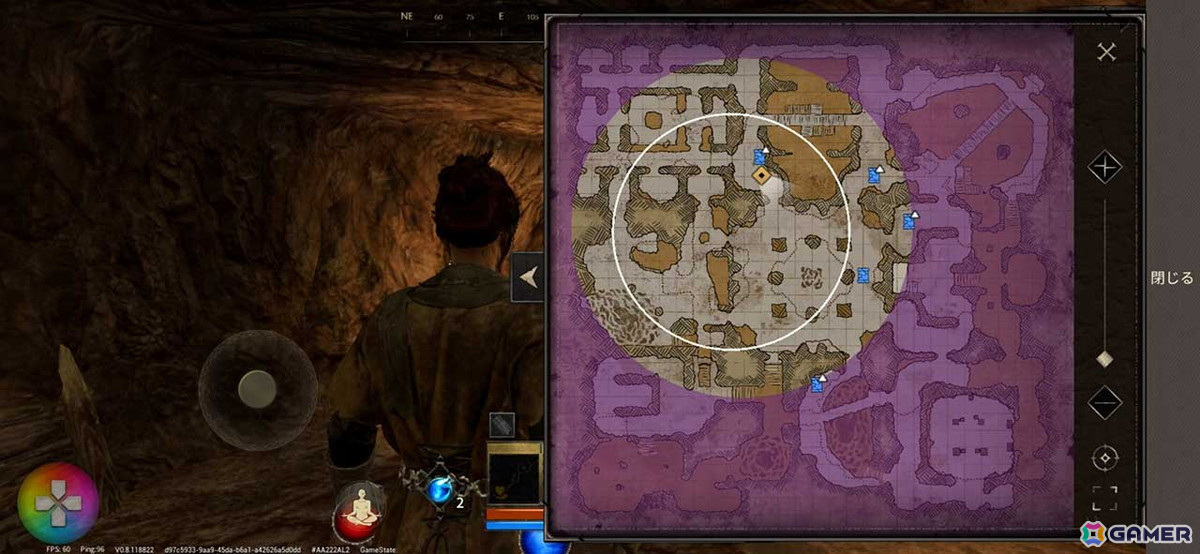Click the map zoom slider handle
1200x554 pixels.
click(x=1105, y=359)
